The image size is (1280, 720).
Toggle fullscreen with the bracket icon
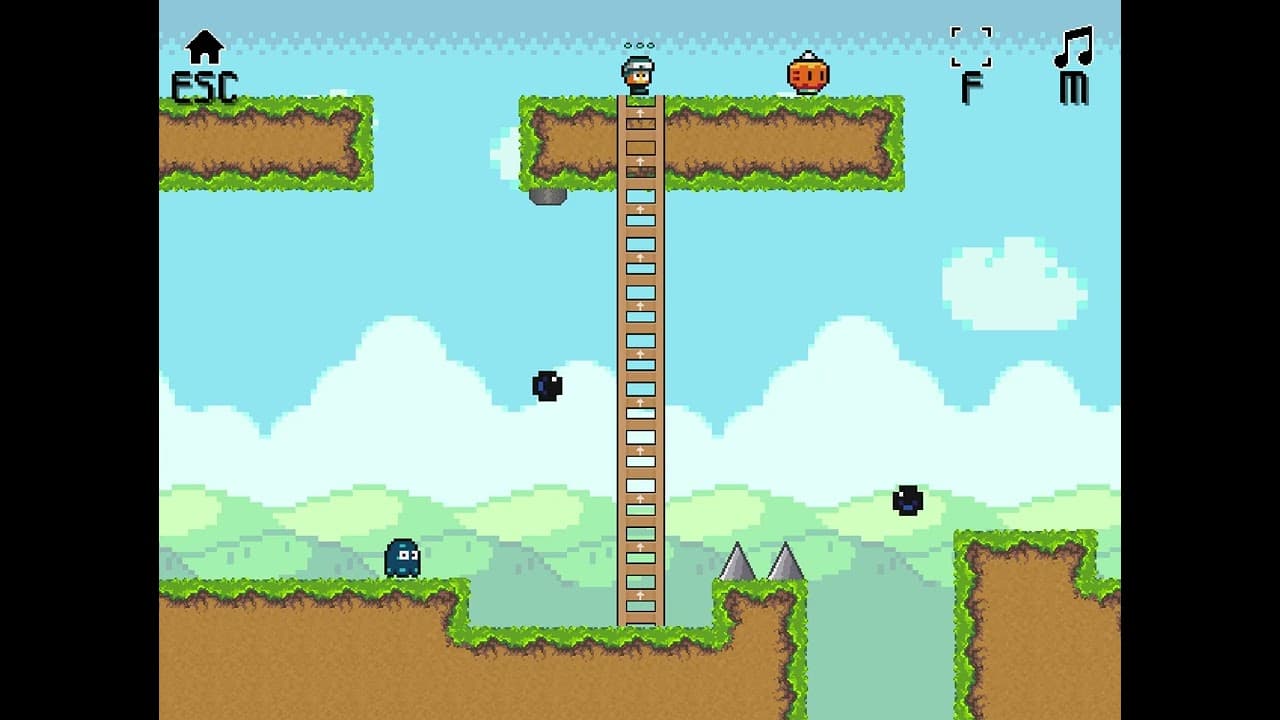(971, 47)
